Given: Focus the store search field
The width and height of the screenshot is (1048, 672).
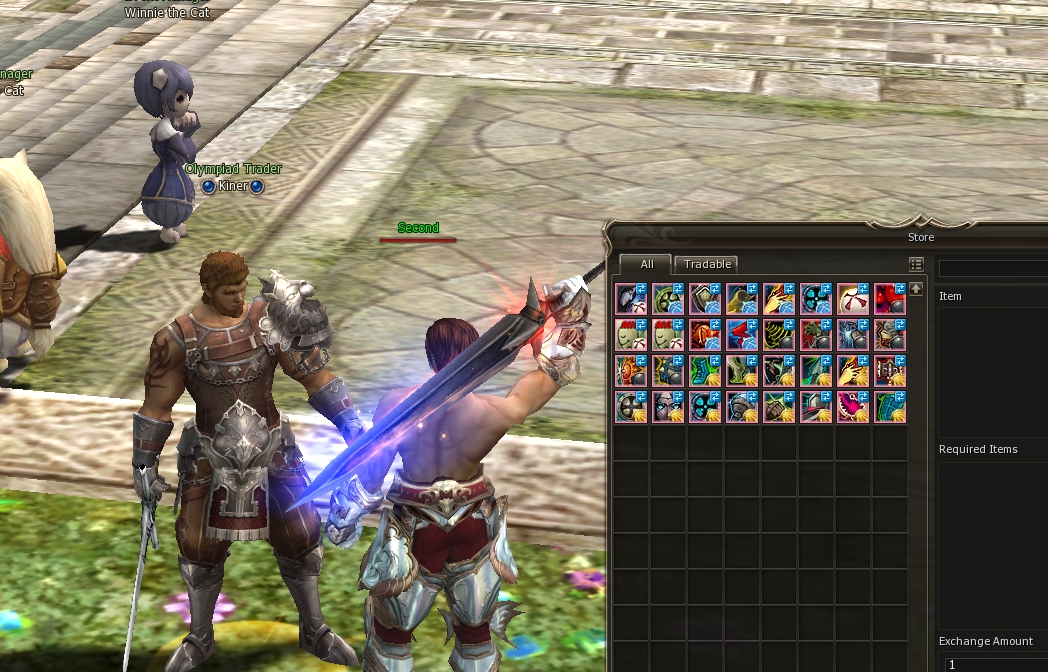Looking at the screenshot, I should [993, 268].
